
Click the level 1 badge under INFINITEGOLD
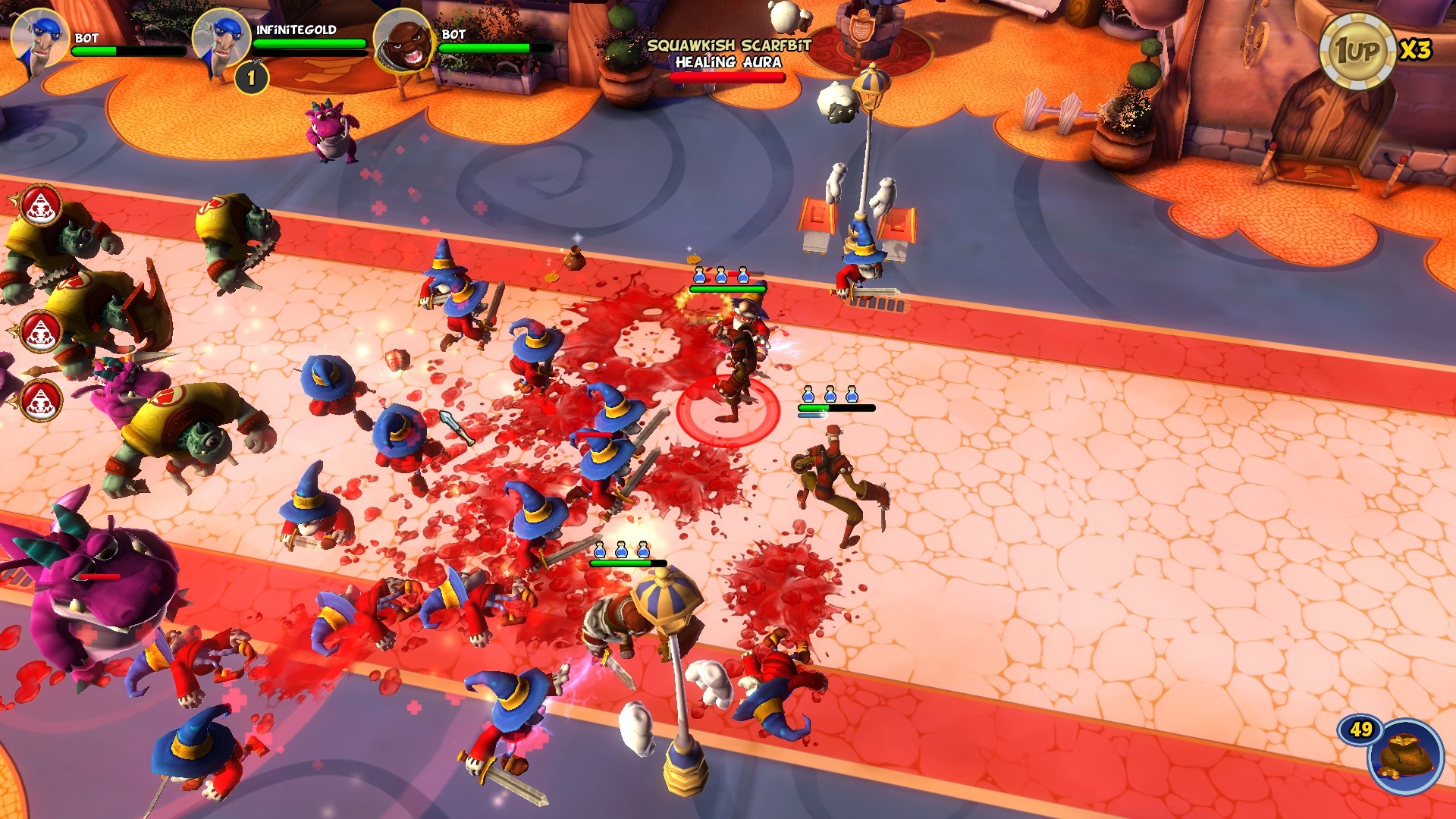coord(251,77)
